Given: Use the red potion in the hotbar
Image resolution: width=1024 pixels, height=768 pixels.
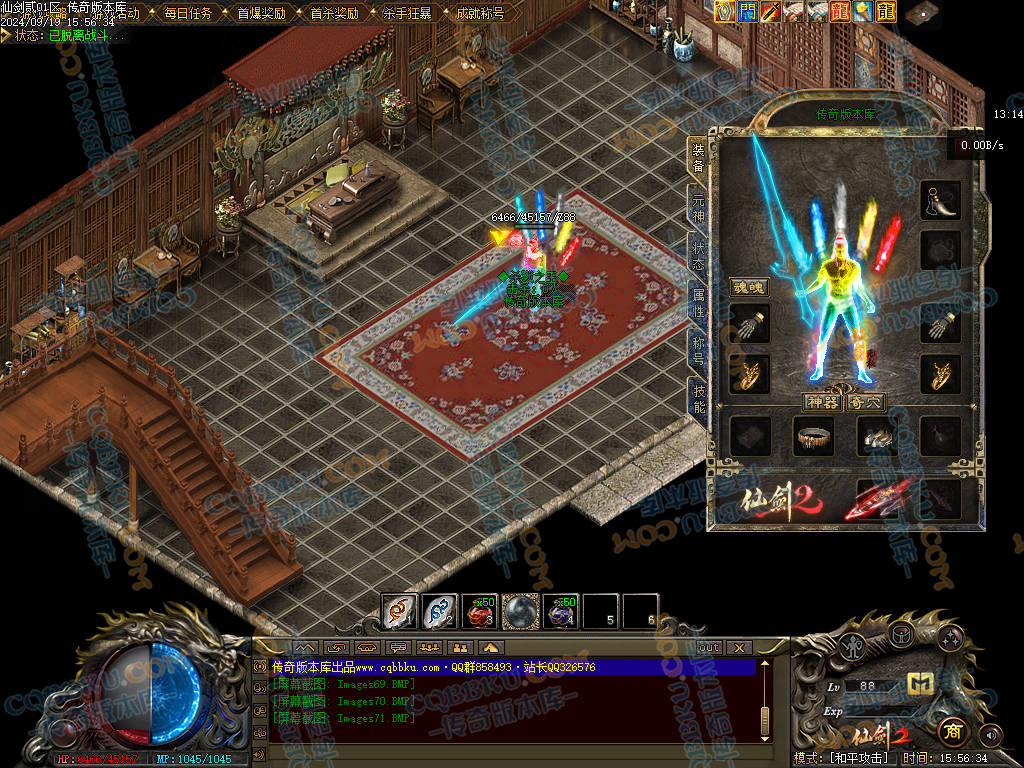Looking at the screenshot, I should pyautogui.click(x=482, y=610).
